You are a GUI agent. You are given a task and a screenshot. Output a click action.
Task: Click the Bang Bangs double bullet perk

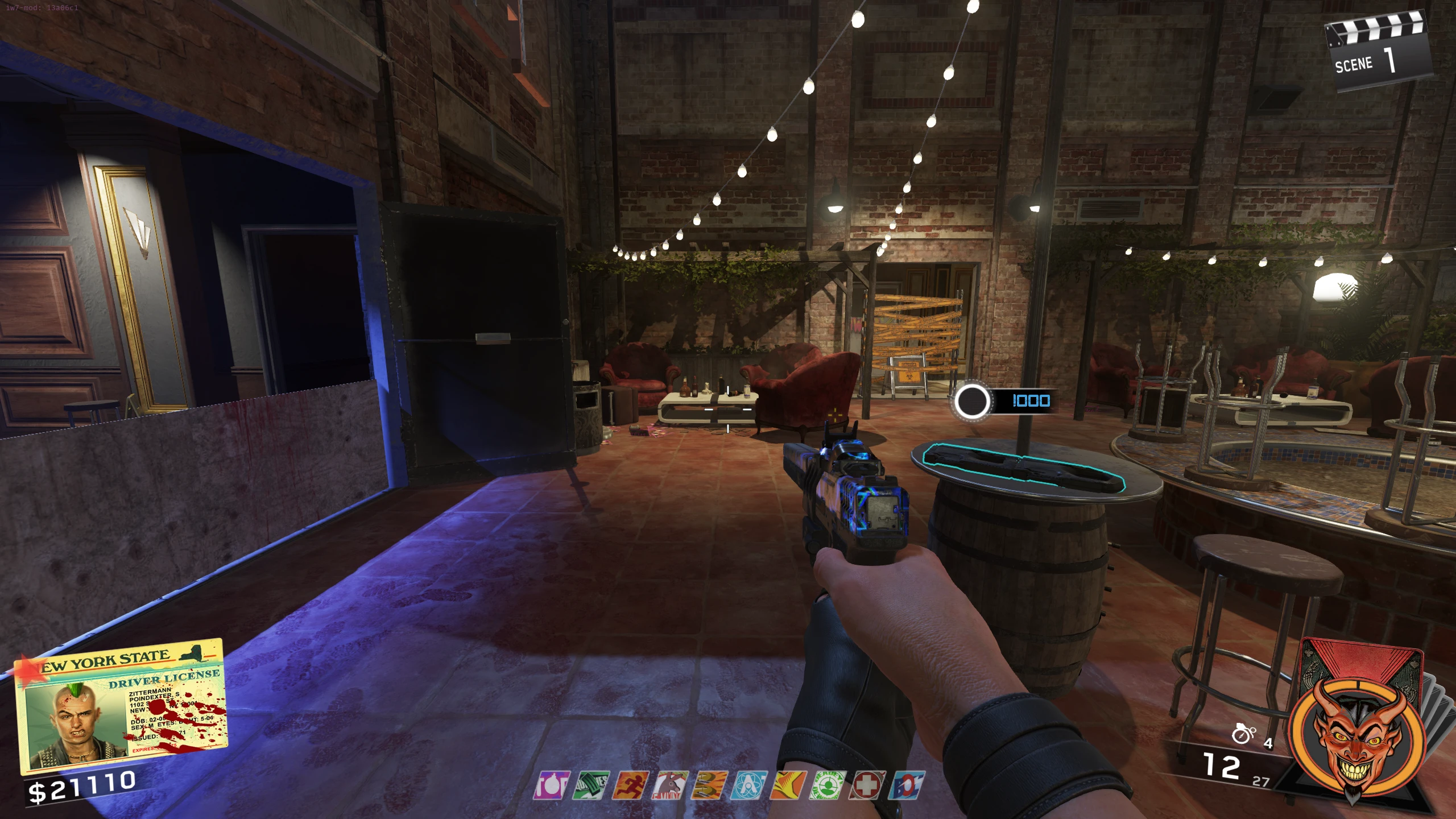[710, 785]
